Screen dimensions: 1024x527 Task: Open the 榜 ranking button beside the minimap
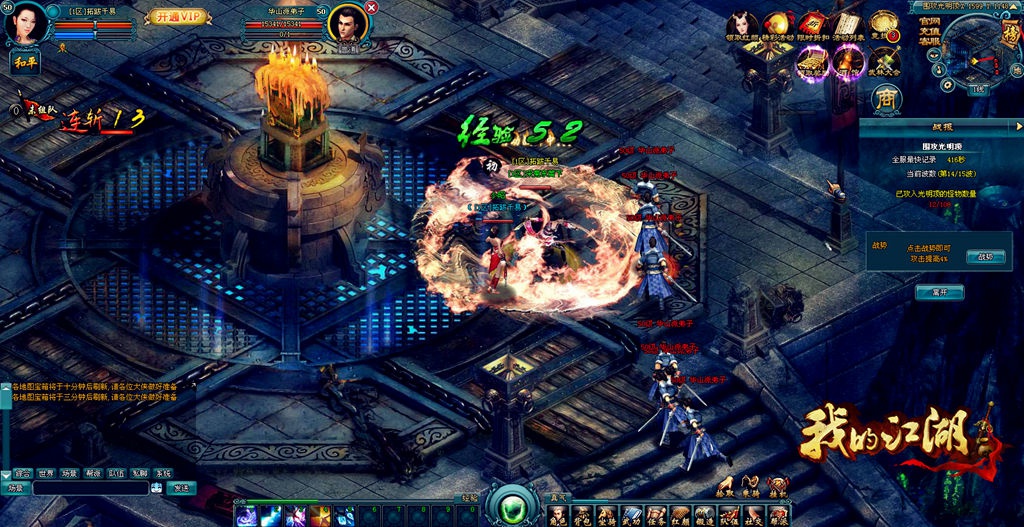click(x=1010, y=35)
